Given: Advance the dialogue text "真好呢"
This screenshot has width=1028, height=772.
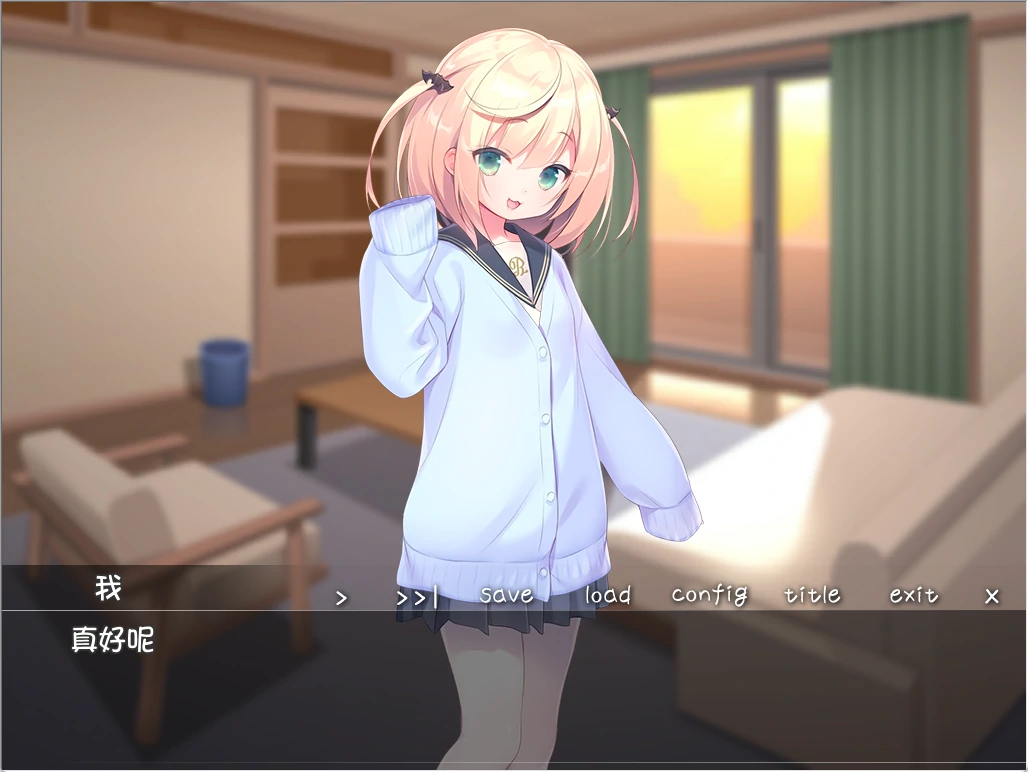Looking at the screenshot, I should point(112,640).
